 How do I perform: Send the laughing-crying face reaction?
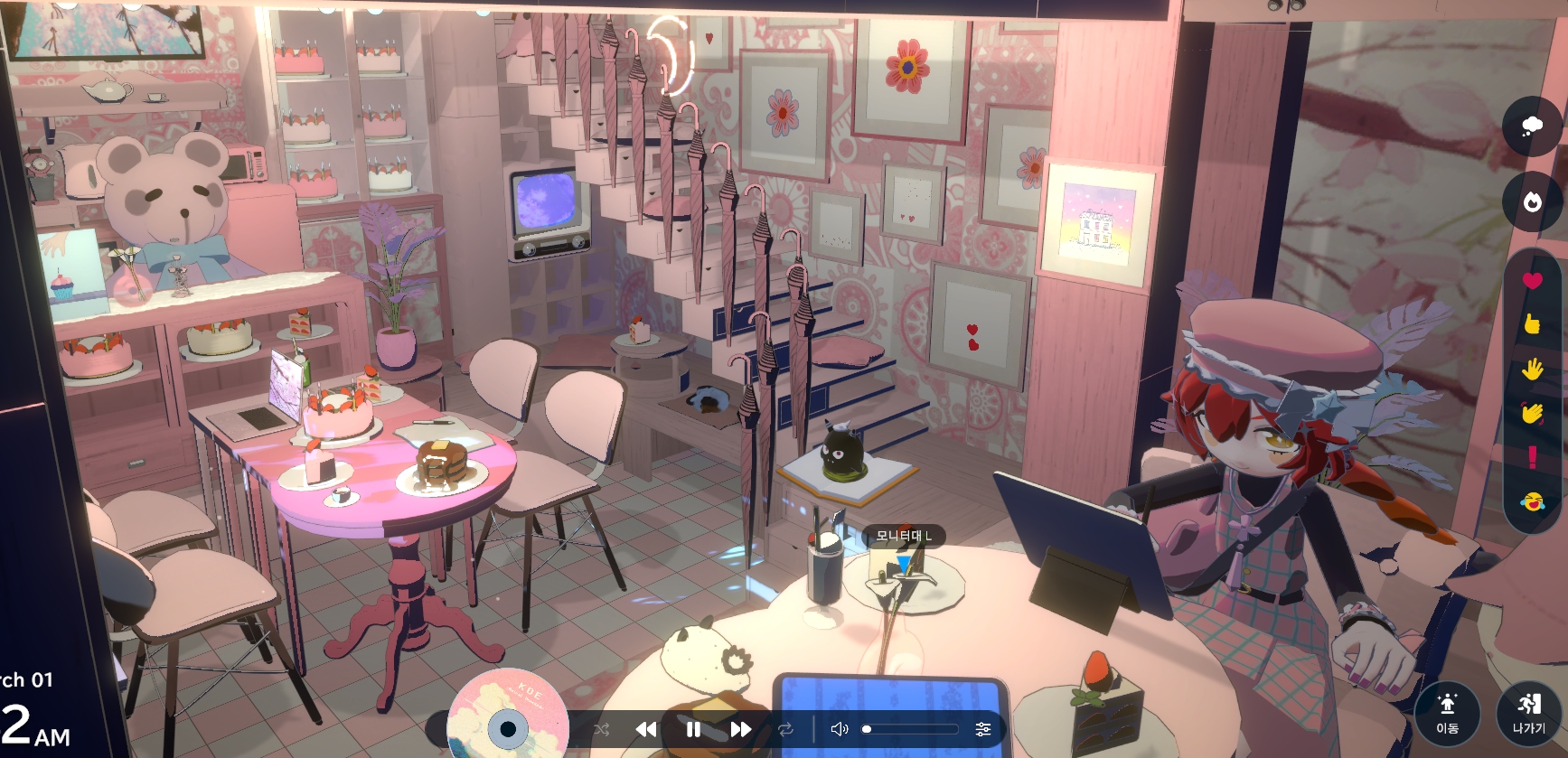pyautogui.click(x=1532, y=501)
